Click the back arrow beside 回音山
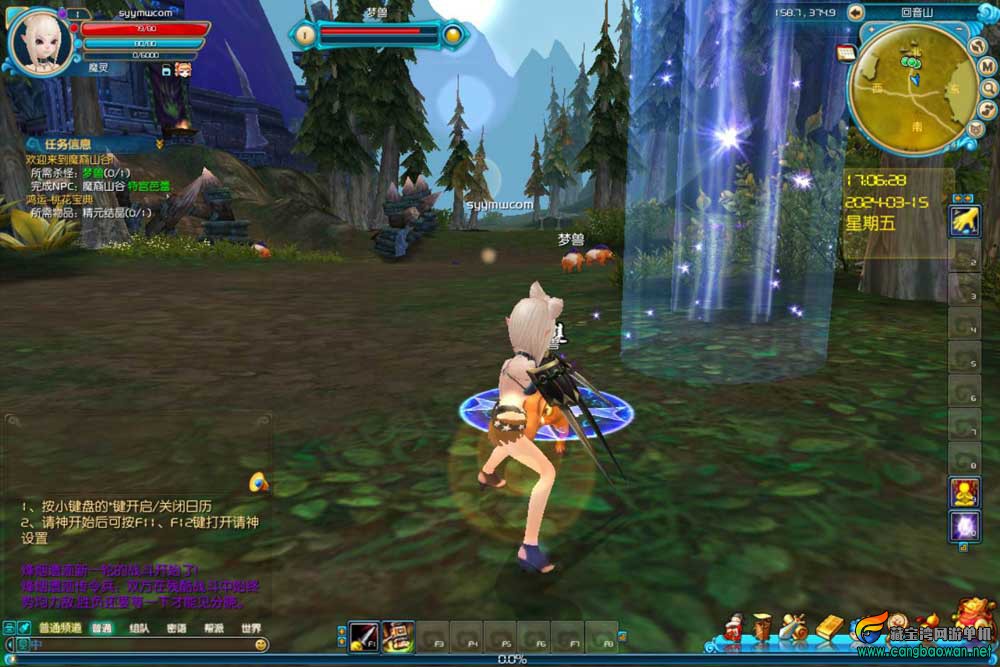This screenshot has width=1000, height=667. (855, 13)
